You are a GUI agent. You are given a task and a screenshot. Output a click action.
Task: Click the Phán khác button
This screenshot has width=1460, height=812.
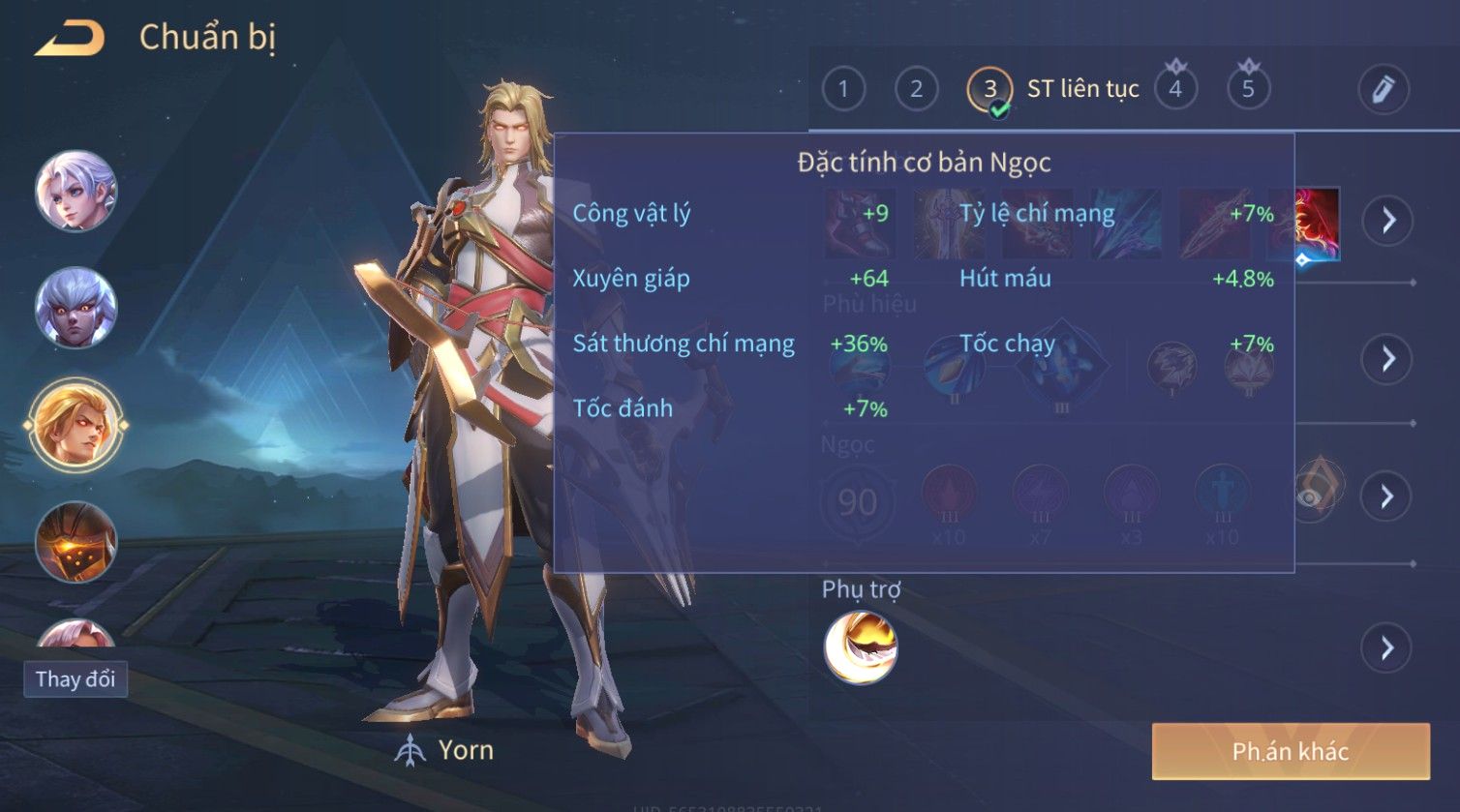point(1290,751)
